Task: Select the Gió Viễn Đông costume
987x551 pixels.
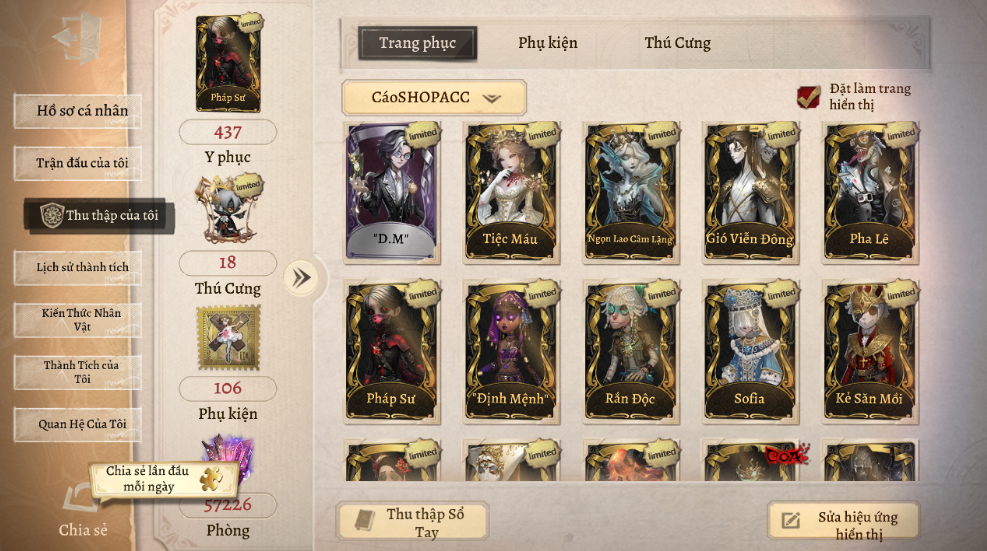Action: point(750,190)
